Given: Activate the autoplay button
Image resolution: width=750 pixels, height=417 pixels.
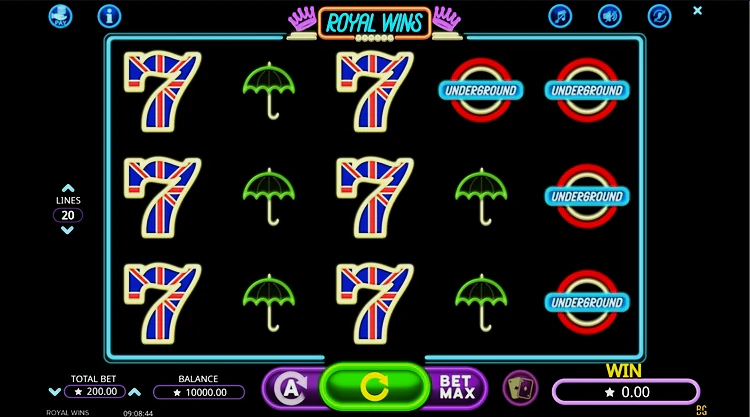Looking at the screenshot, I should (x=290, y=387).
